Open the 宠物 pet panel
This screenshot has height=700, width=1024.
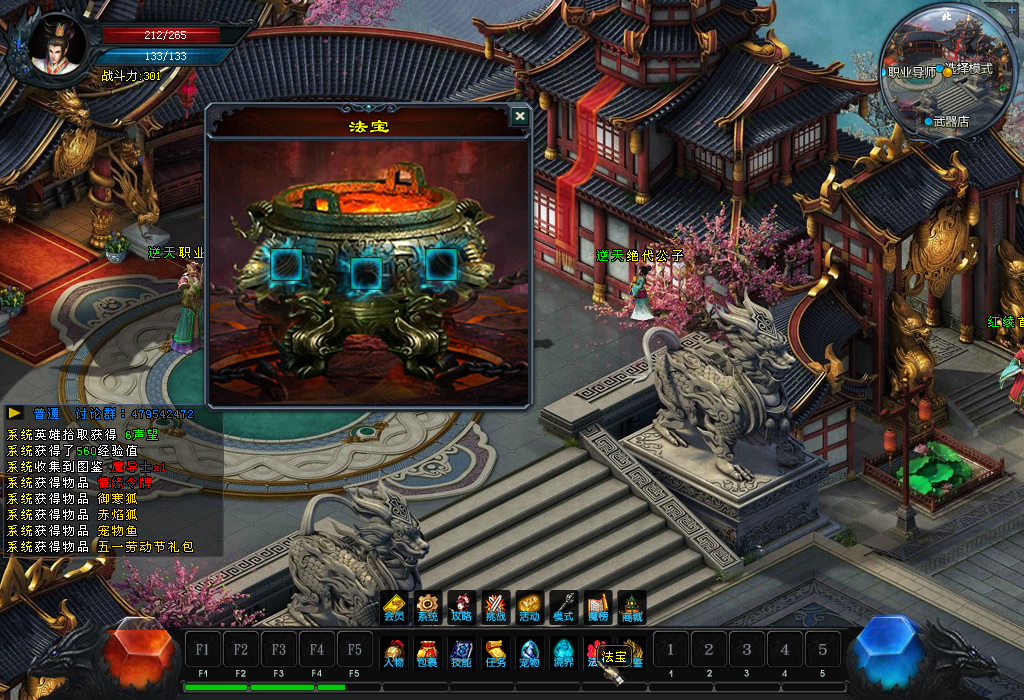pyautogui.click(x=529, y=652)
